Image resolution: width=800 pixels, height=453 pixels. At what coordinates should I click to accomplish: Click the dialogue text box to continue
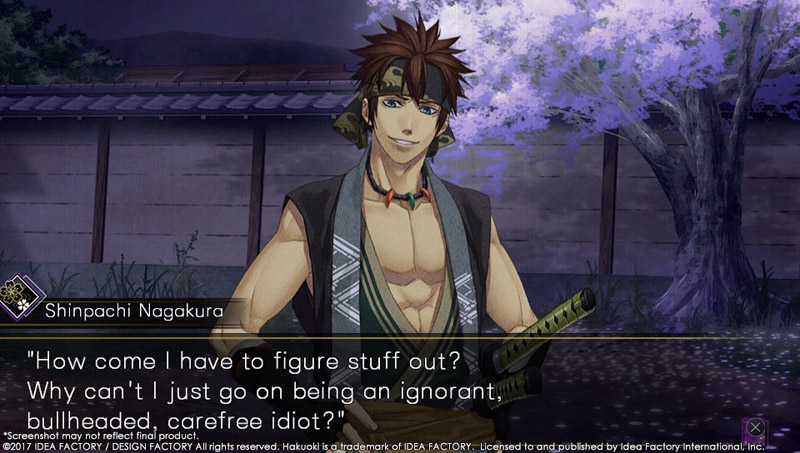pos(400,385)
